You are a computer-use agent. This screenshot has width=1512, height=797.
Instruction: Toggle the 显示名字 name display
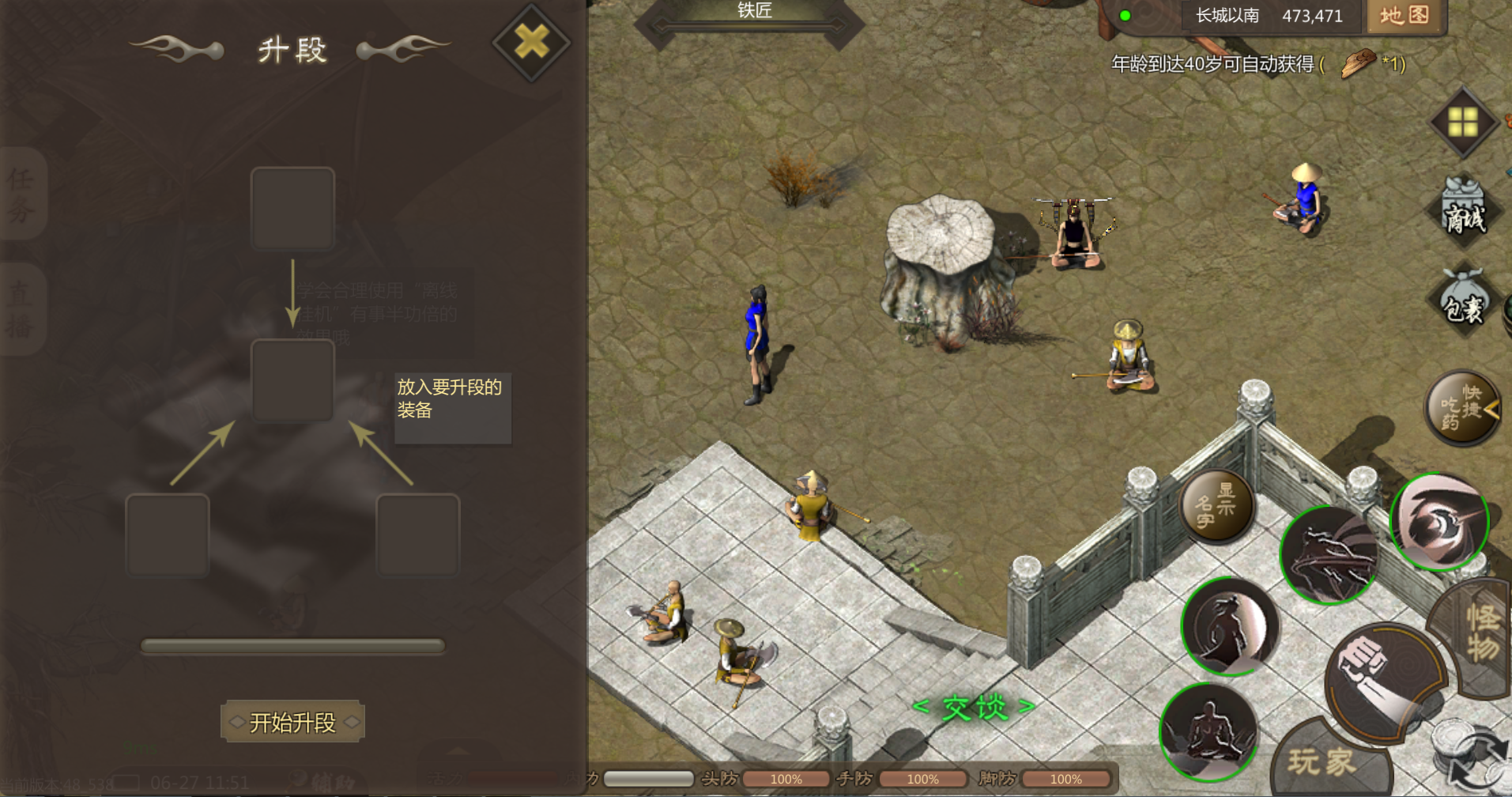(1216, 506)
